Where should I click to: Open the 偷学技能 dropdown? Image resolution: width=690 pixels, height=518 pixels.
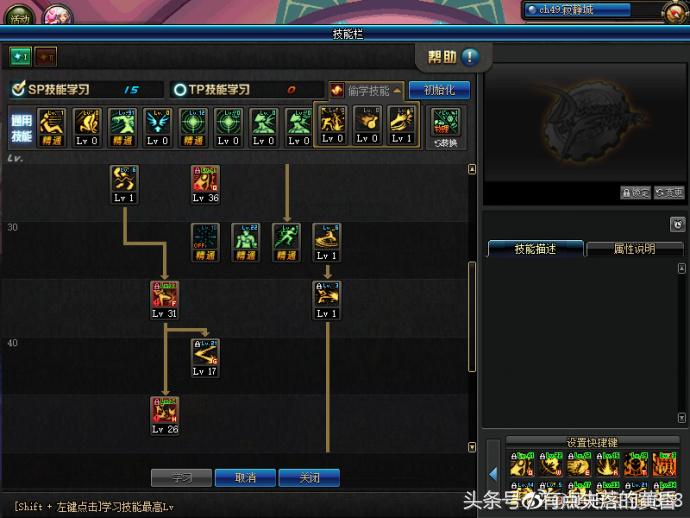366,90
